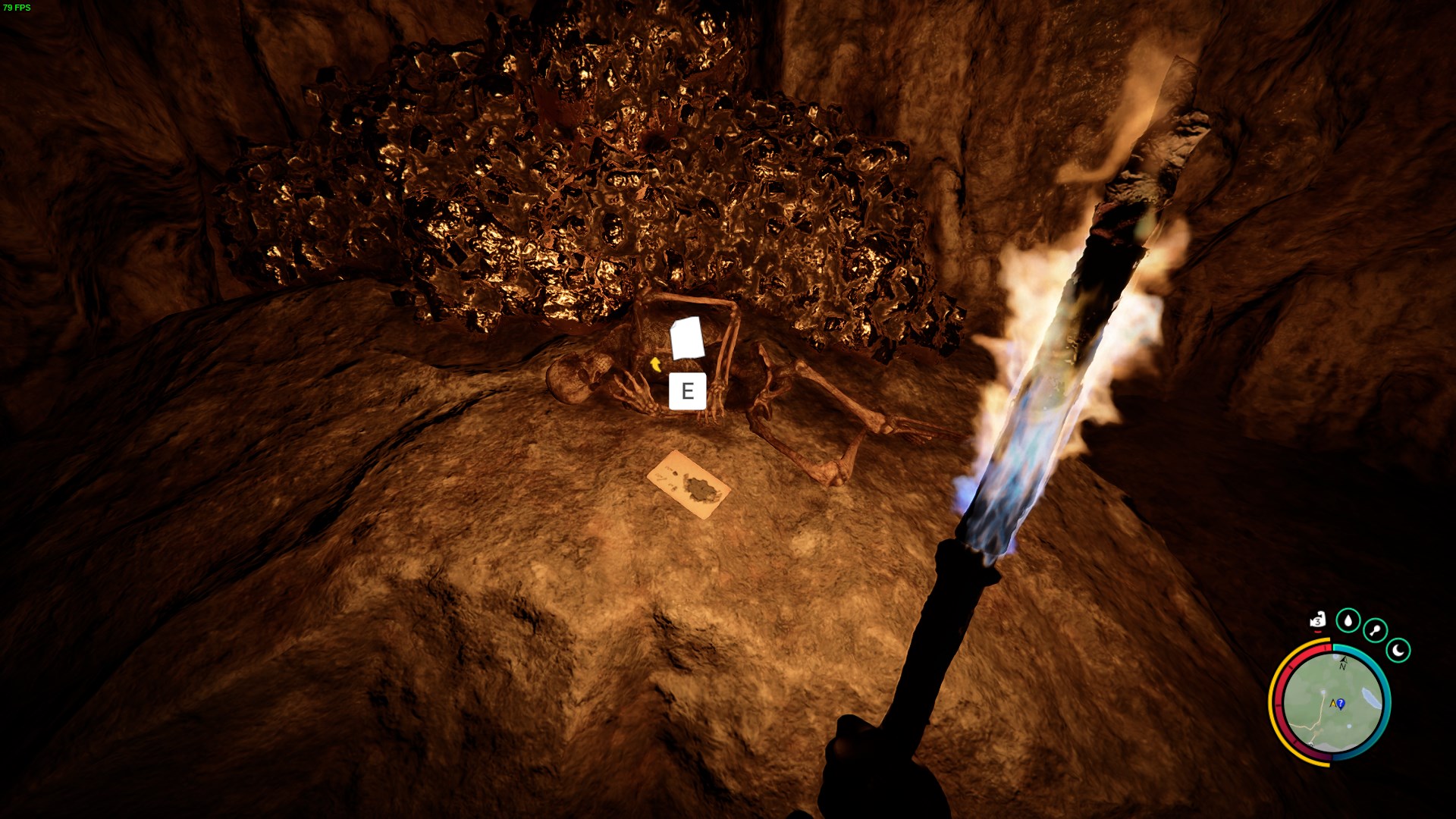Click the crescent moon rest icon
Image resolution: width=1456 pixels, height=819 pixels.
1398,650
